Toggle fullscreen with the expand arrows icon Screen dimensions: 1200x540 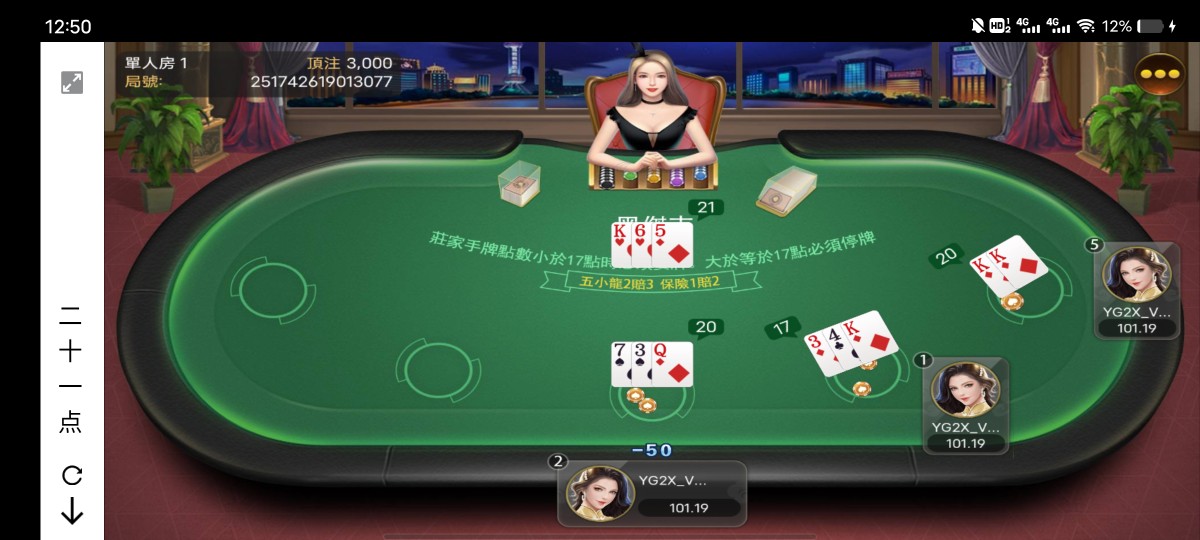(72, 83)
